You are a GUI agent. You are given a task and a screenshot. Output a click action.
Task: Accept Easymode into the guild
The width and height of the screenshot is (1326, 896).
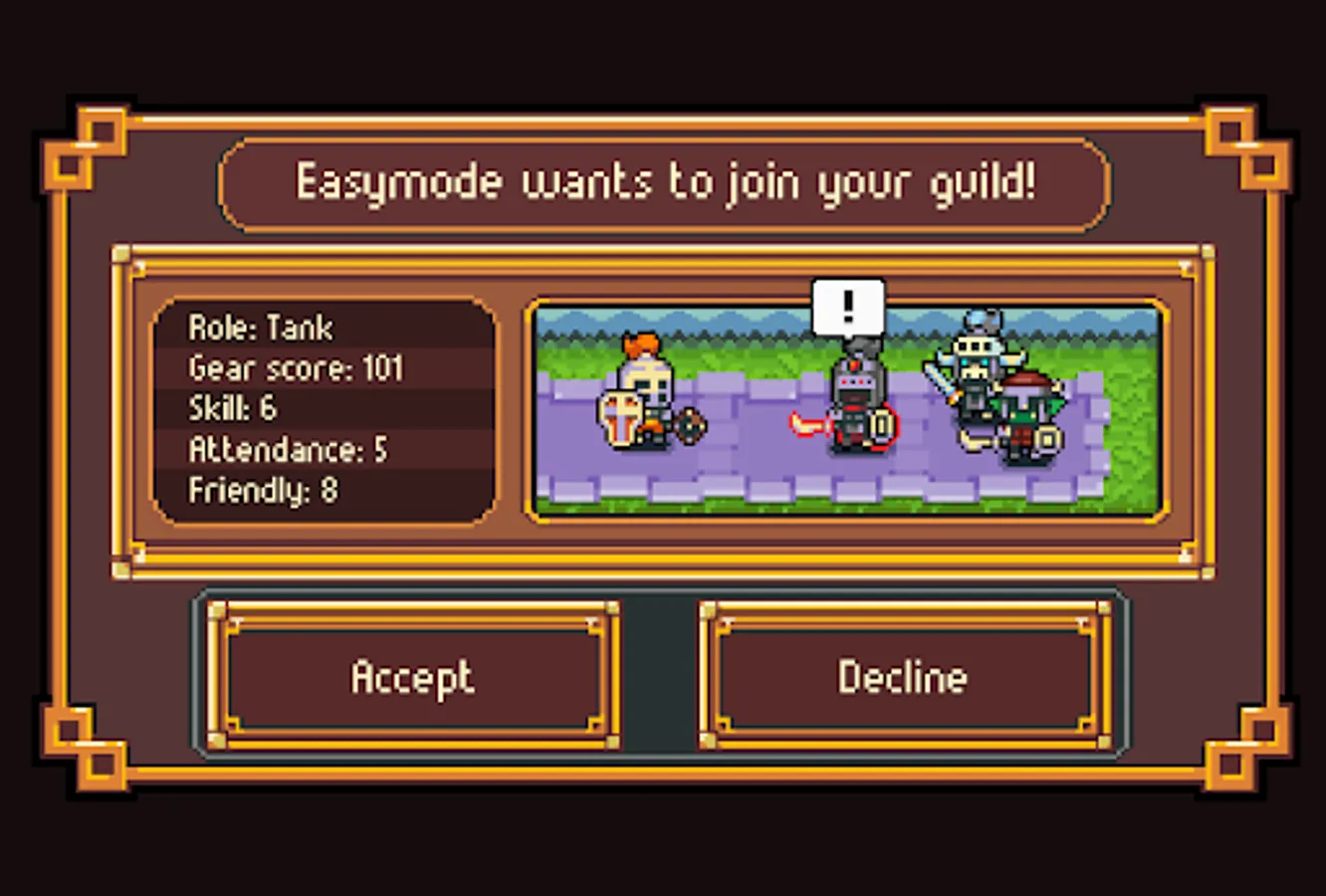tap(412, 677)
